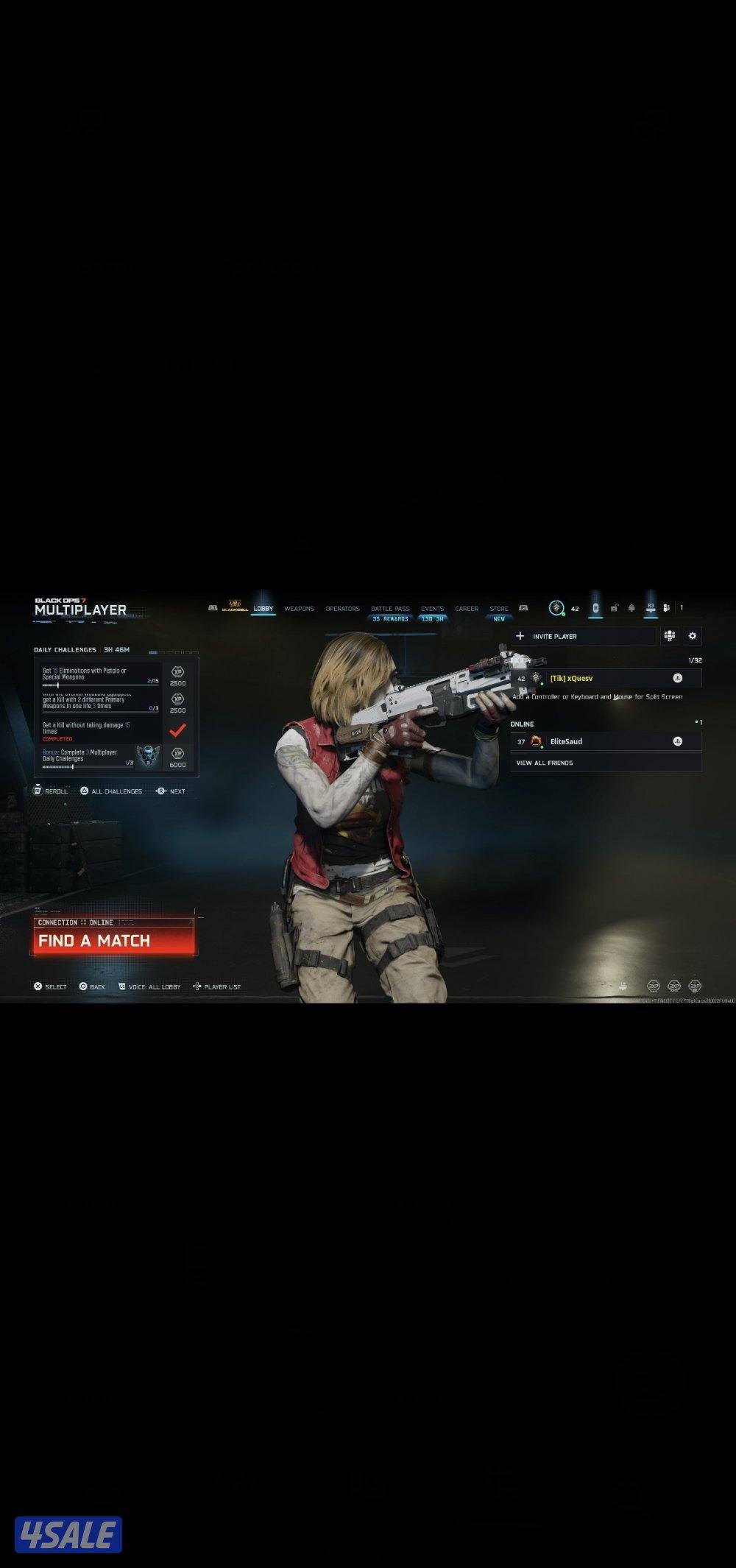
Task: Show the Events tab
Action: click(x=432, y=609)
